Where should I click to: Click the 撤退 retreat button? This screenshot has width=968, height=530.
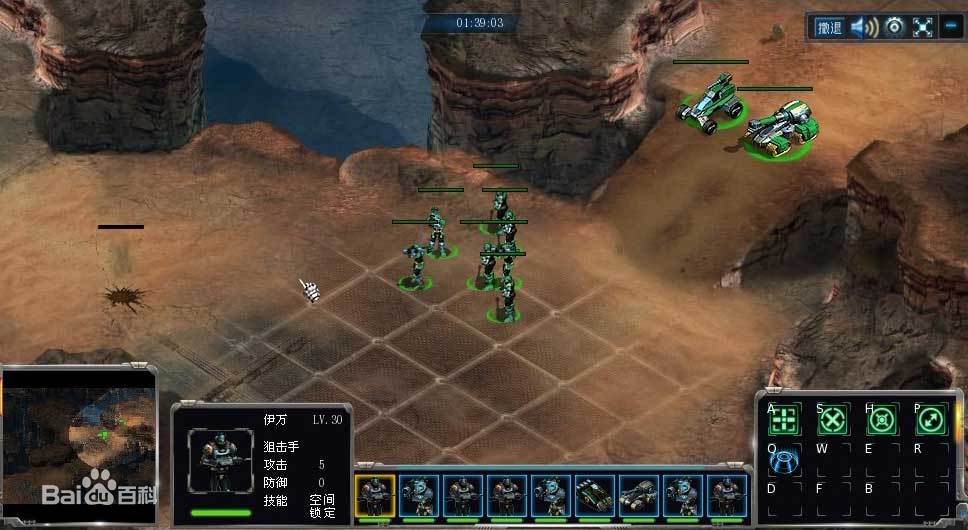[828, 27]
